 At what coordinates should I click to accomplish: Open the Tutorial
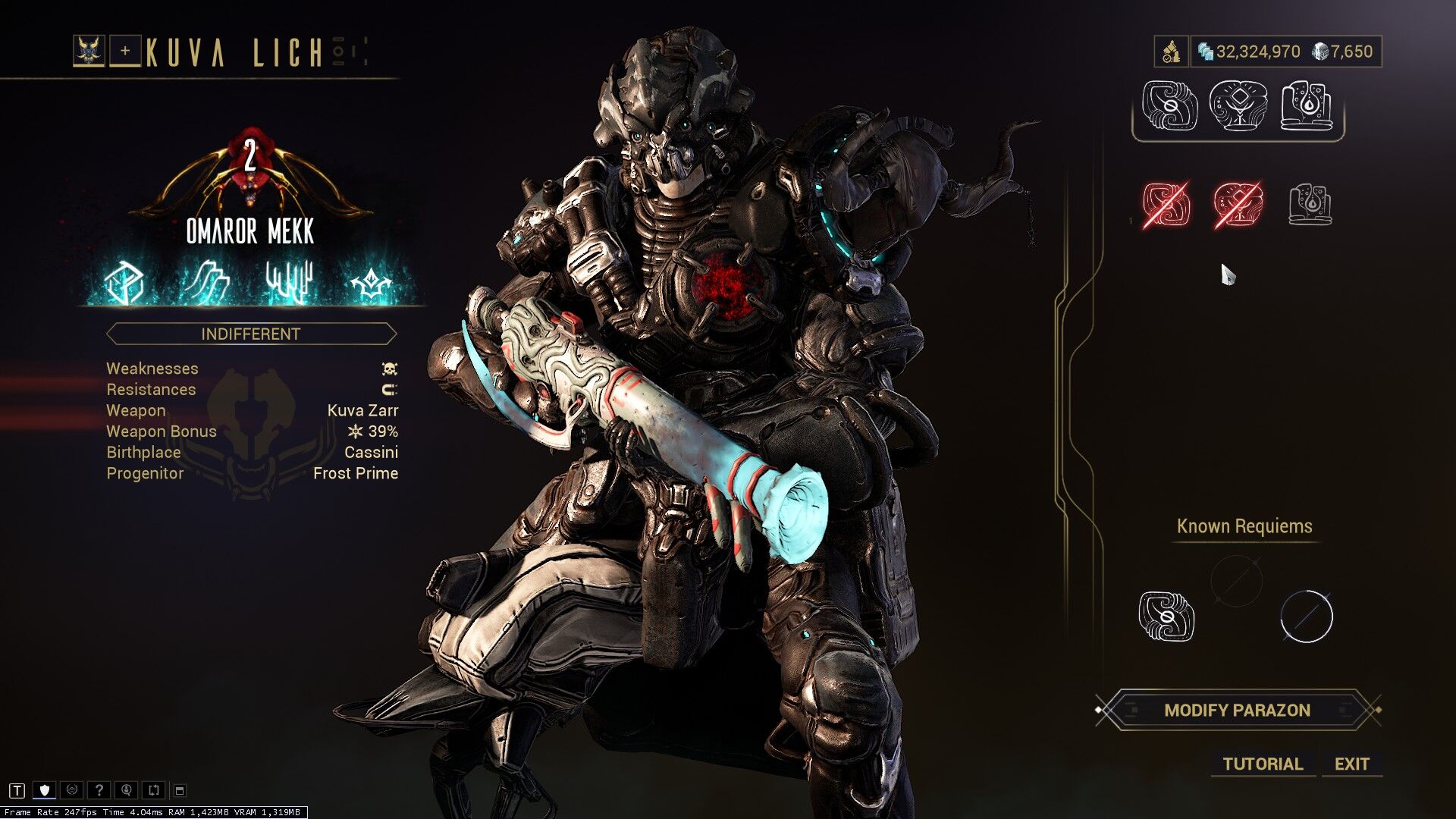point(1262,764)
